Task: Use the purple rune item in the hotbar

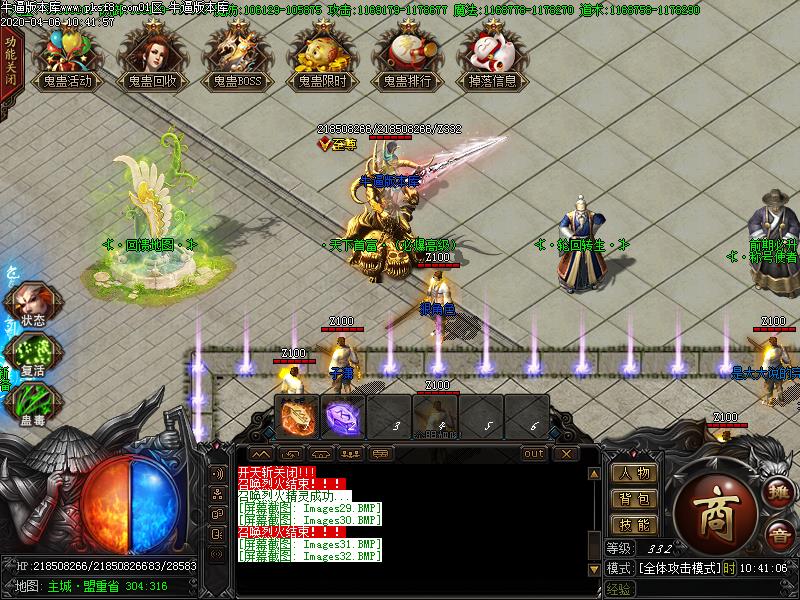Action: point(344,415)
